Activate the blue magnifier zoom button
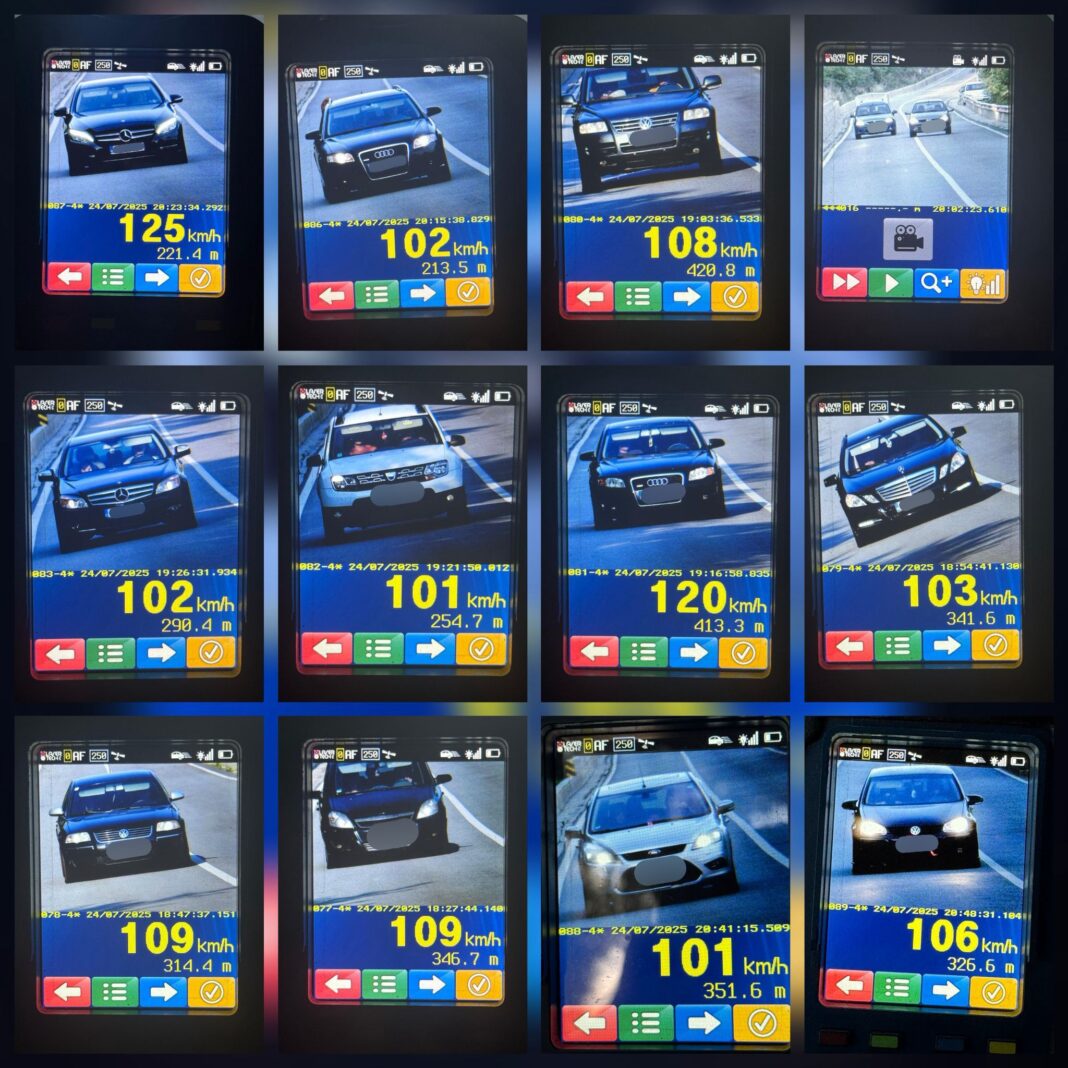1068x1068 pixels. 936,283
